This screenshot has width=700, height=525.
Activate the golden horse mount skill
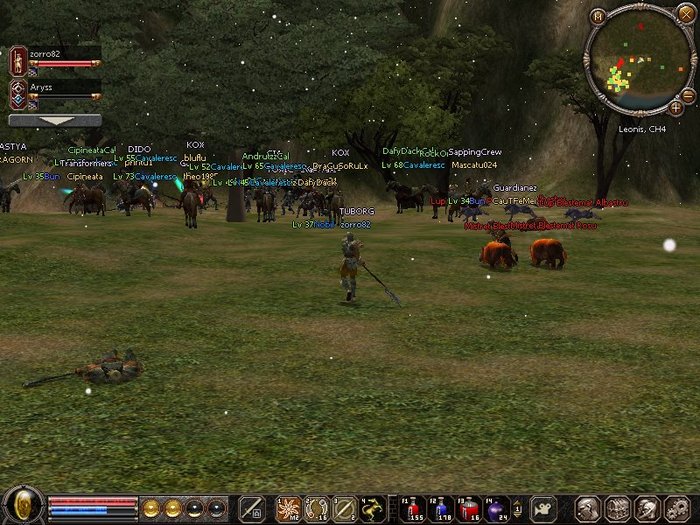[x=372, y=508]
